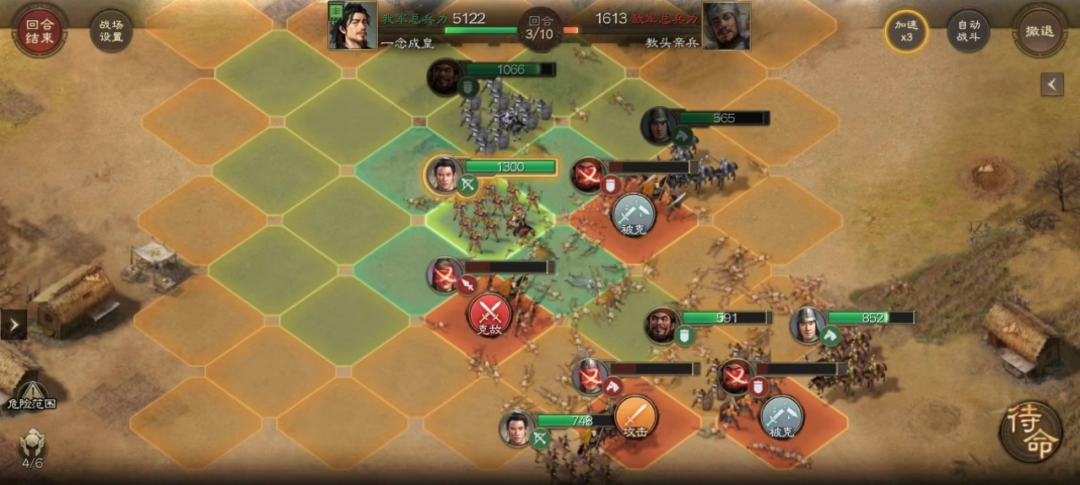The width and height of the screenshot is (1080, 485).
Task: Select the allied general with 1300 troops
Action: (443, 174)
